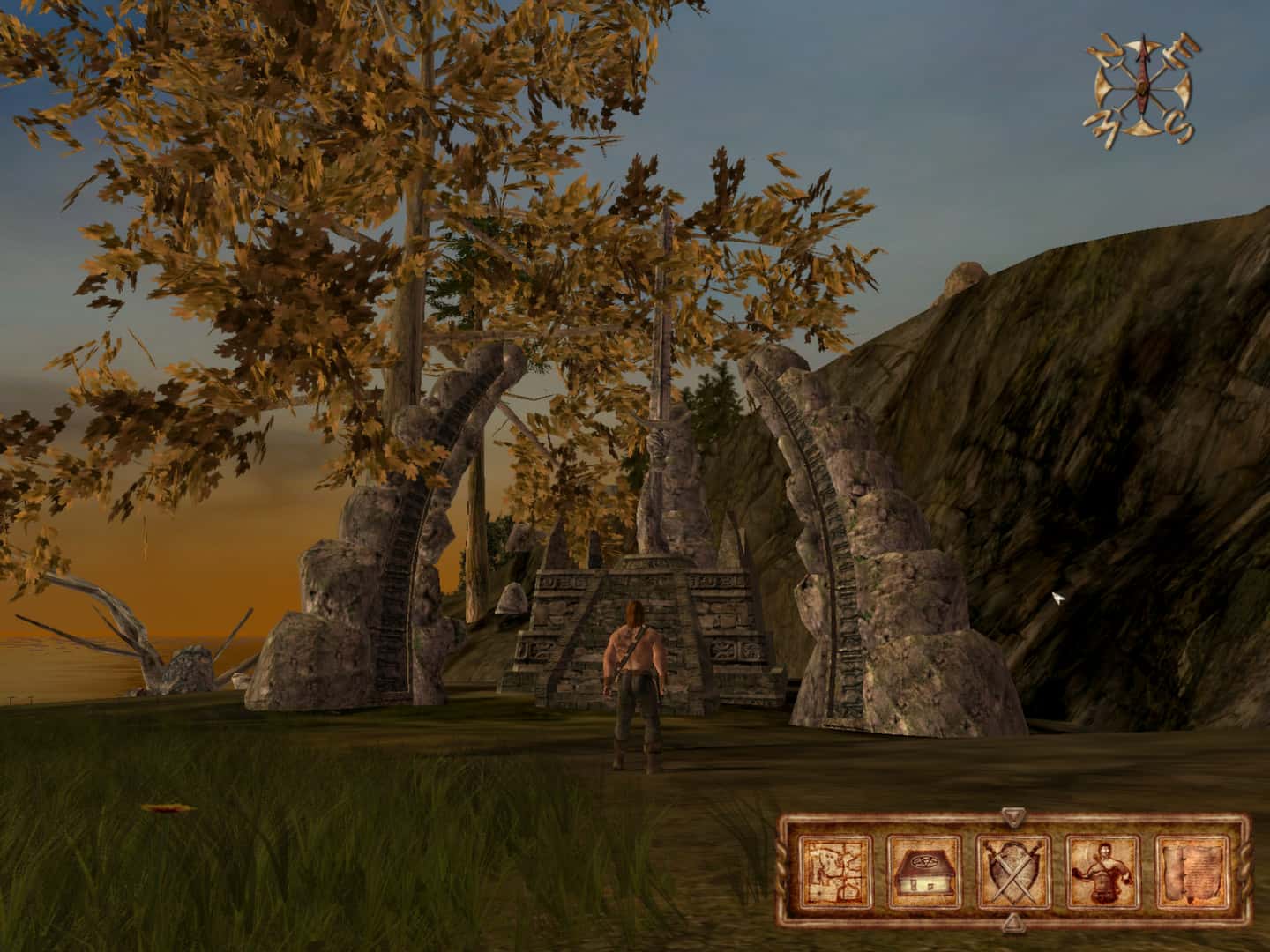Viewport: 1270px width, 952px height.
Task: Click the compass rose in the top-right corner
Action: tap(1143, 88)
